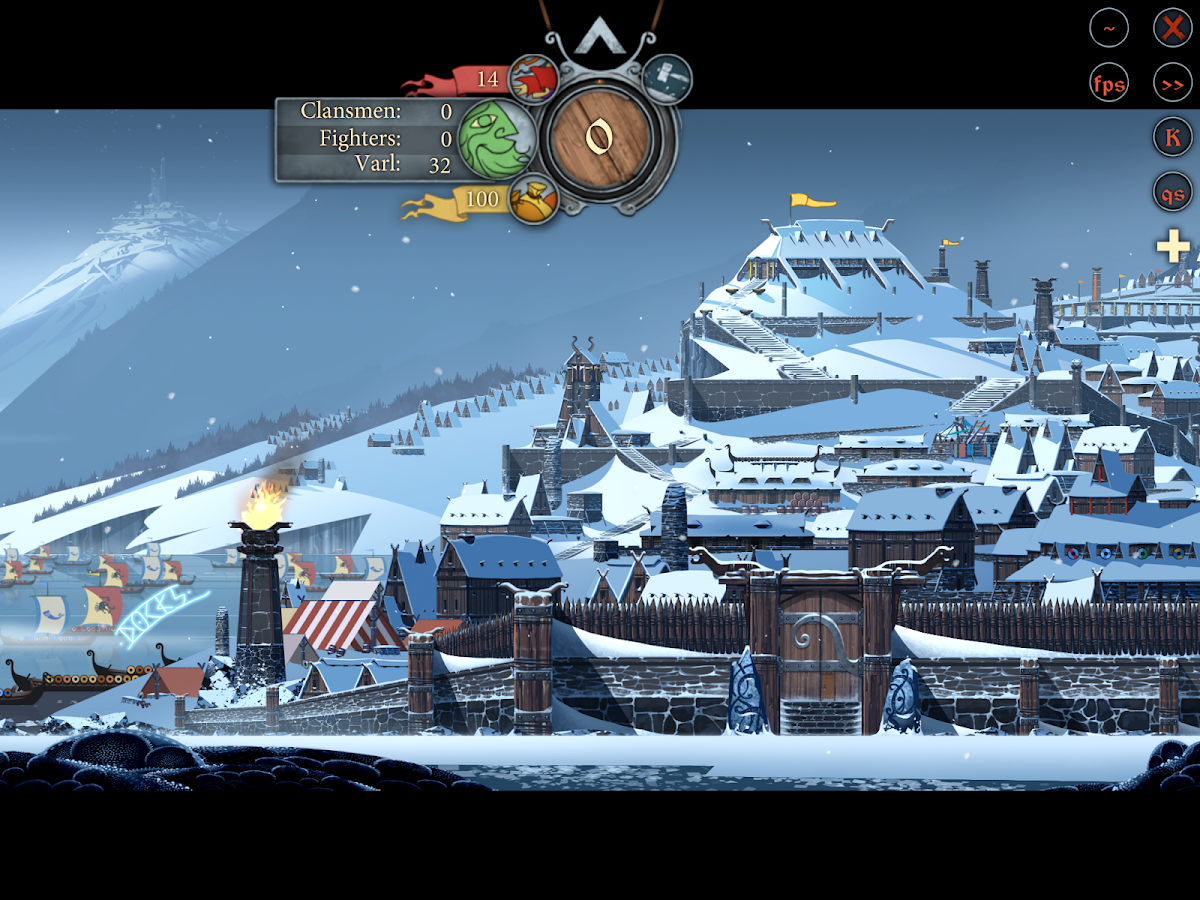The height and width of the screenshot is (900, 1200).
Task: Select the red banner renown icon
Action: point(533,79)
